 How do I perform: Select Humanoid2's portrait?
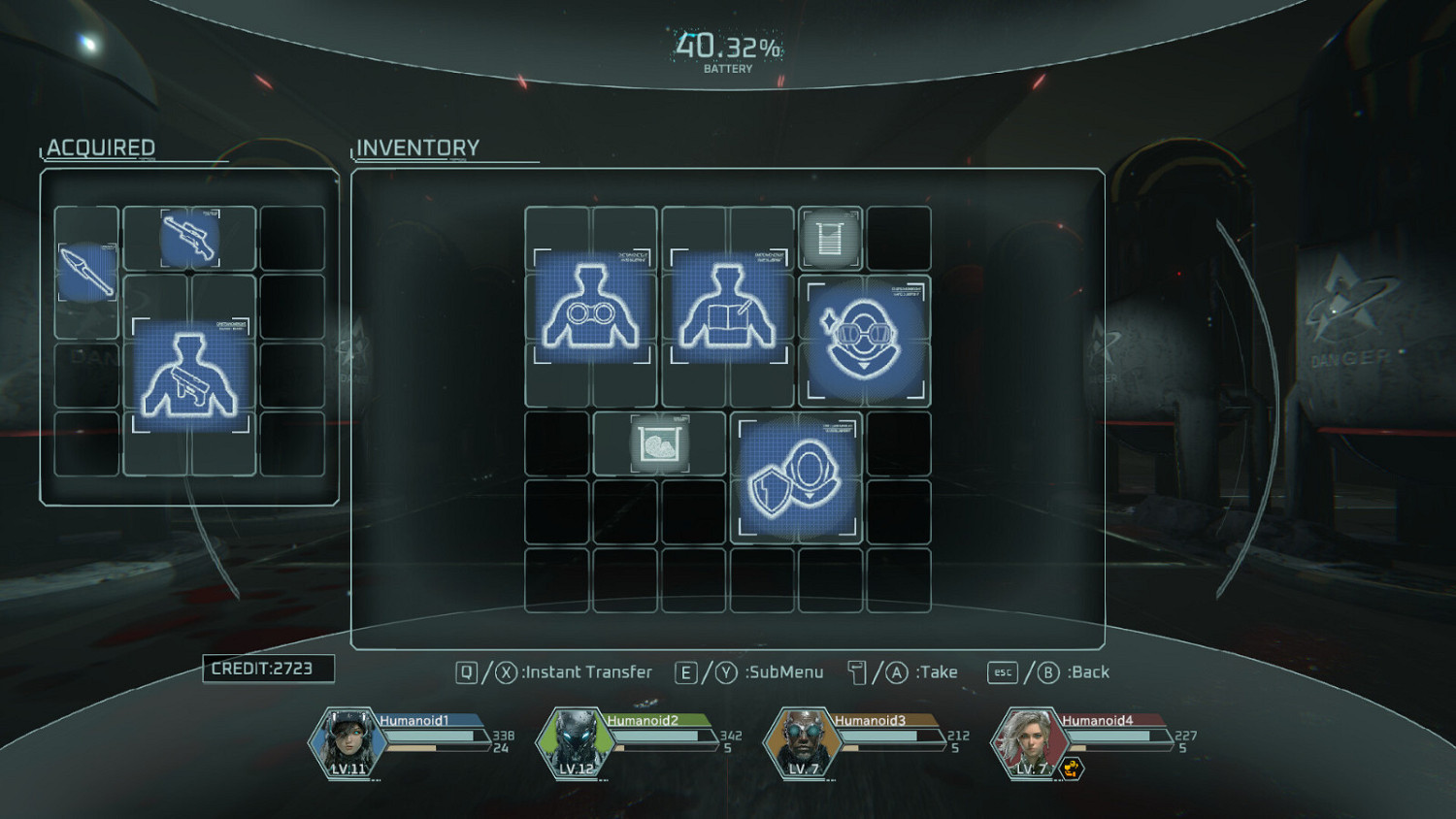click(x=573, y=741)
